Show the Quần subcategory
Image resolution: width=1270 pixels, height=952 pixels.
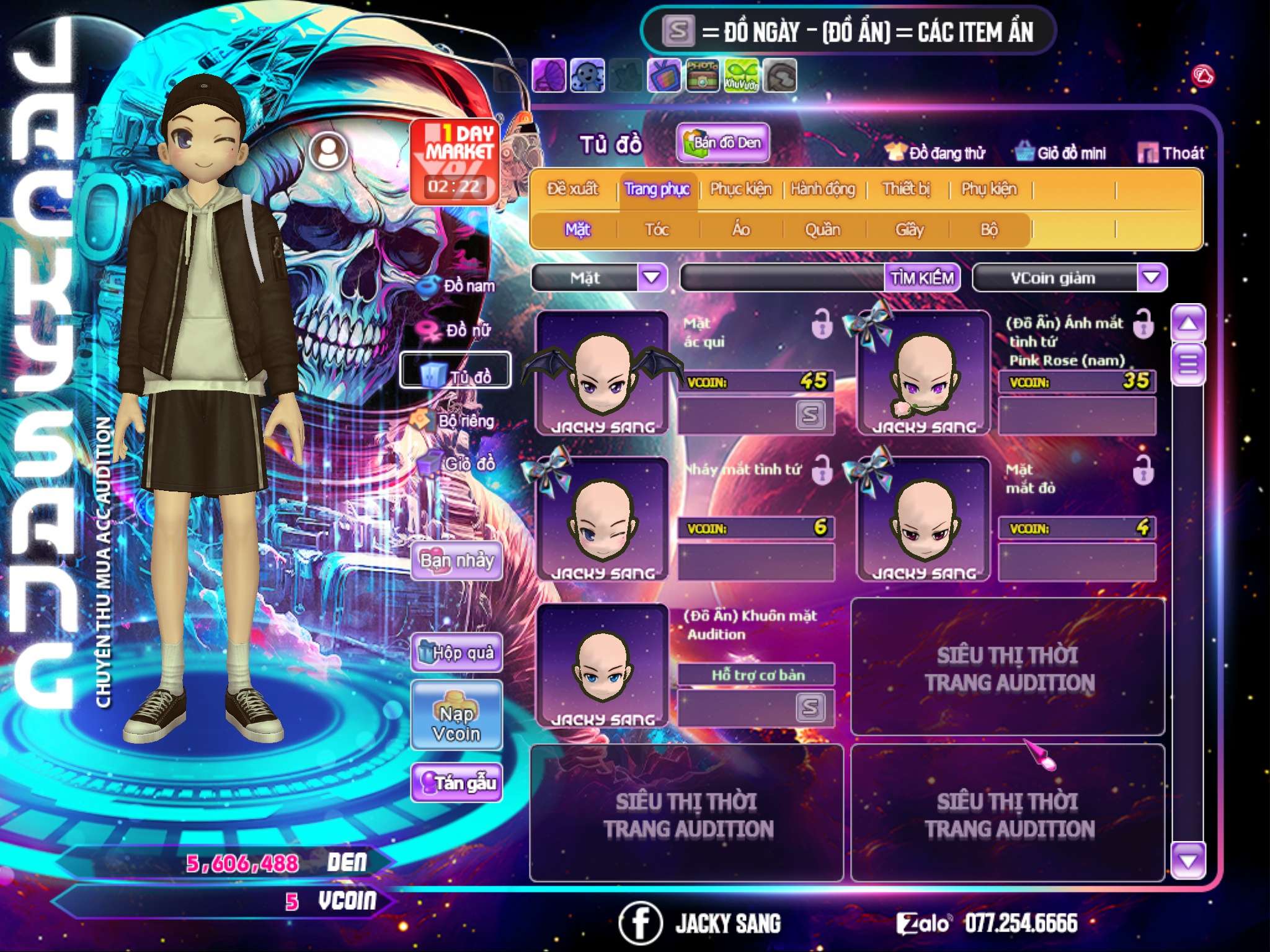point(822,230)
